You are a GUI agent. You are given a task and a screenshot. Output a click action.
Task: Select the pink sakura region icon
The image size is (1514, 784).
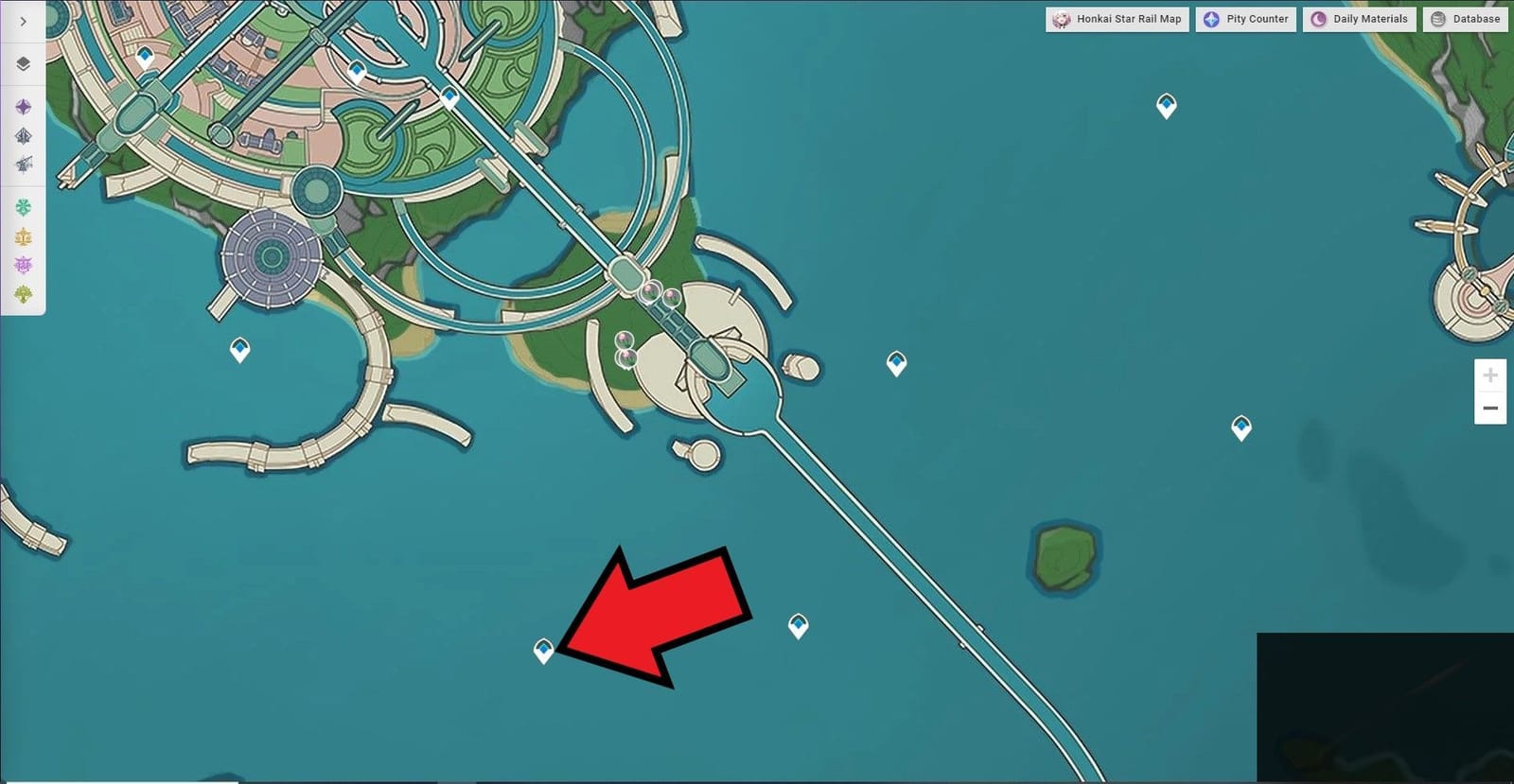click(x=21, y=266)
